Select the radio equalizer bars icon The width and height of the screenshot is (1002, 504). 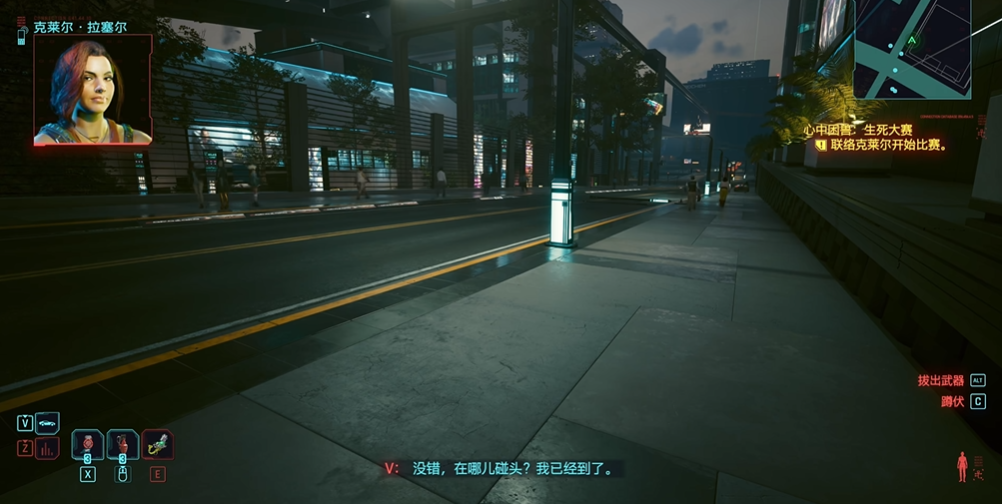(48, 448)
